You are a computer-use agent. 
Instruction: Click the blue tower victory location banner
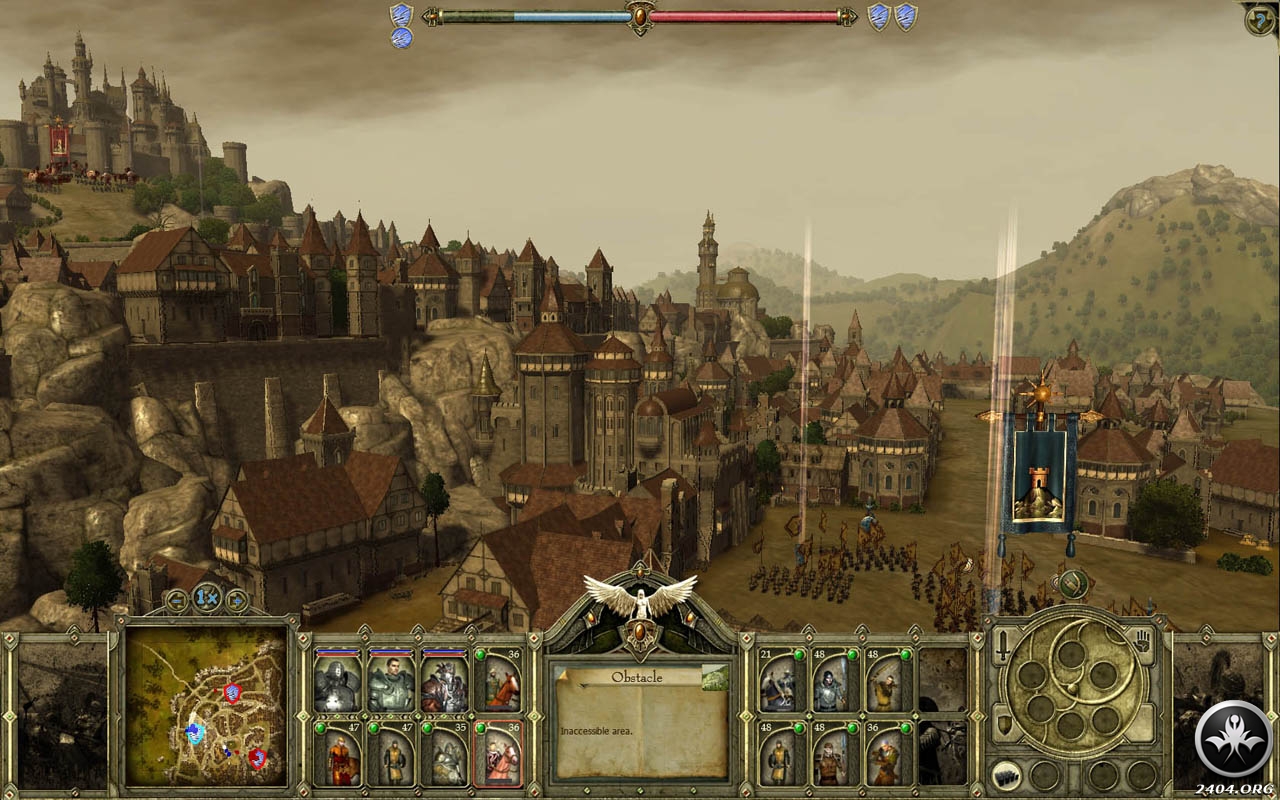point(1039,472)
